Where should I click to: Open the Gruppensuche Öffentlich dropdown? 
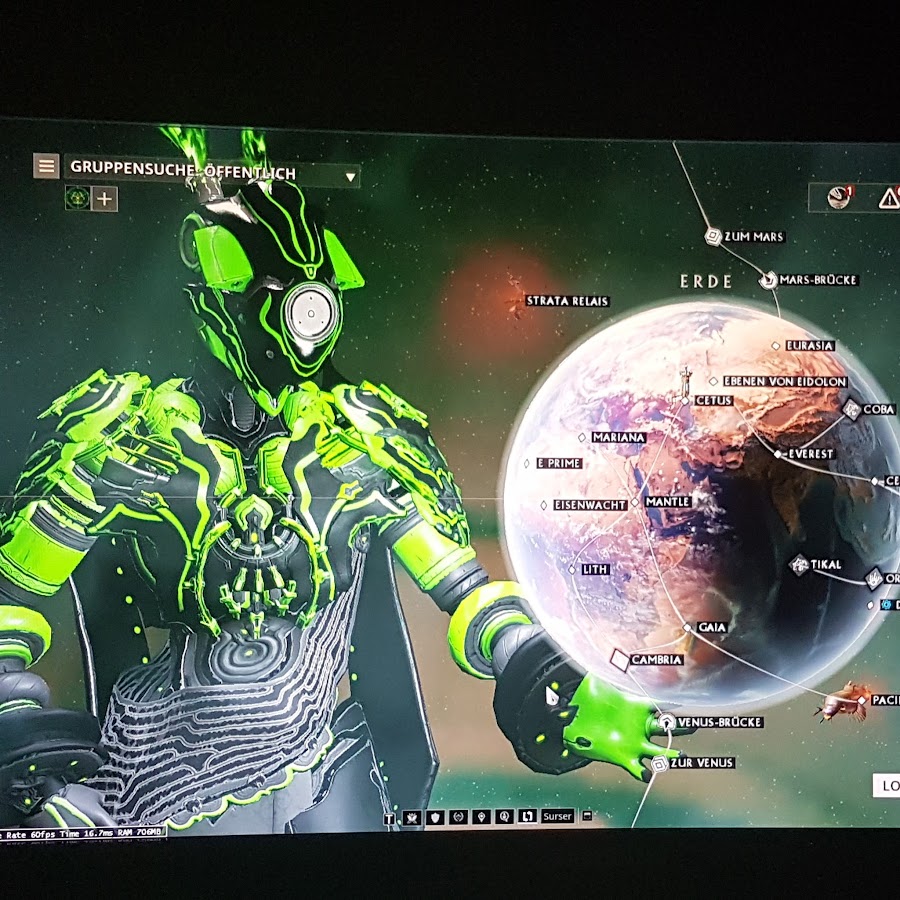point(350,177)
